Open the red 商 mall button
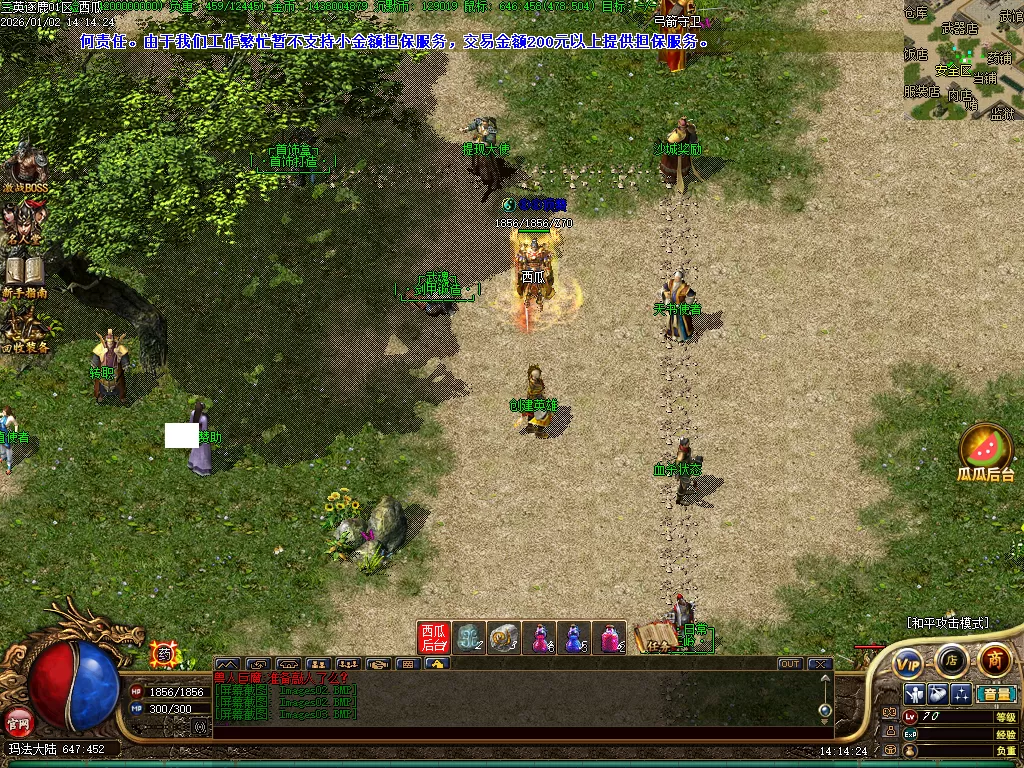This screenshot has width=1024, height=768. click(994, 660)
